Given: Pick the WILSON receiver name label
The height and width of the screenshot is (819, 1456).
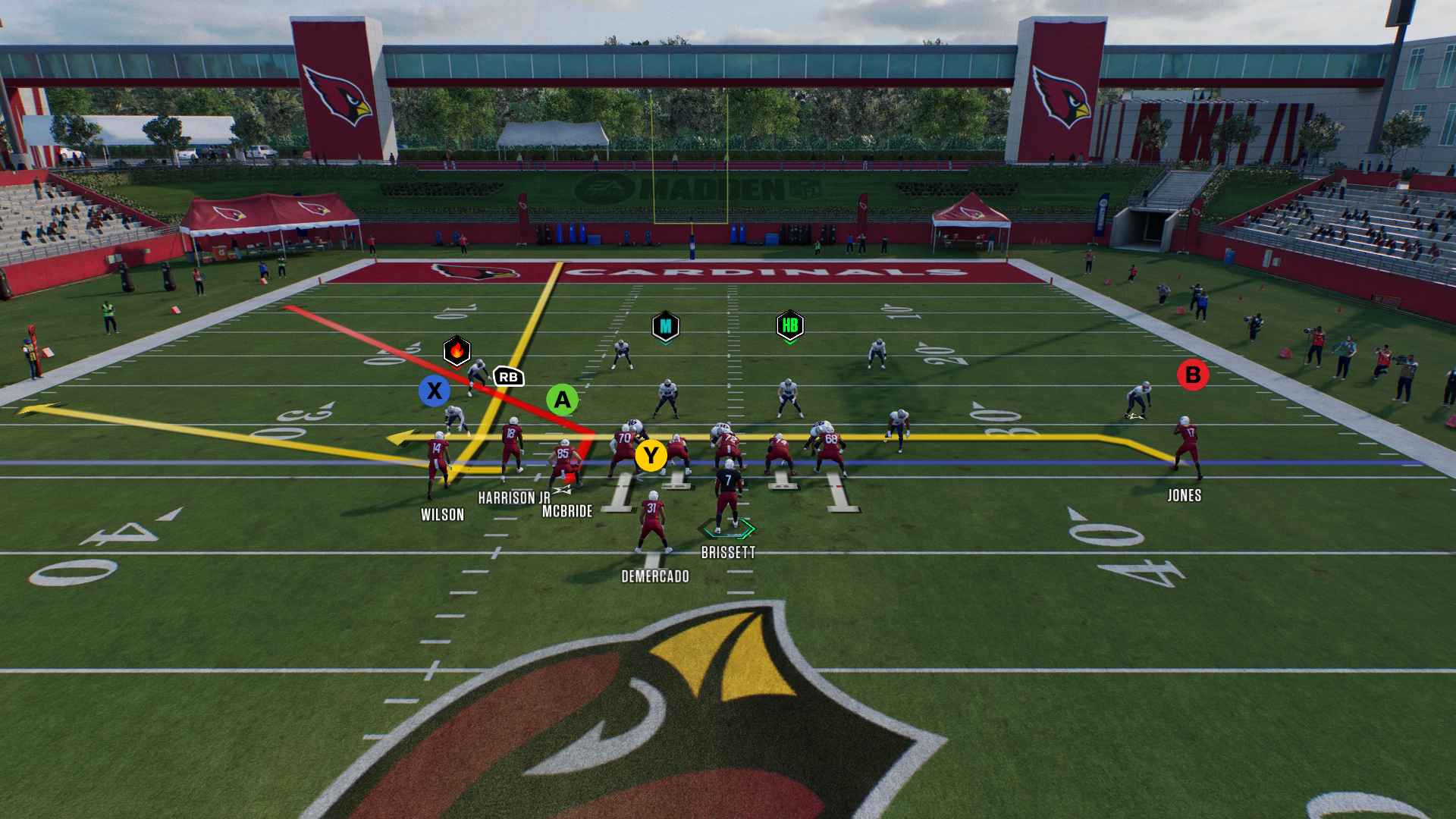Looking at the screenshot, I should tap(442, 515).
